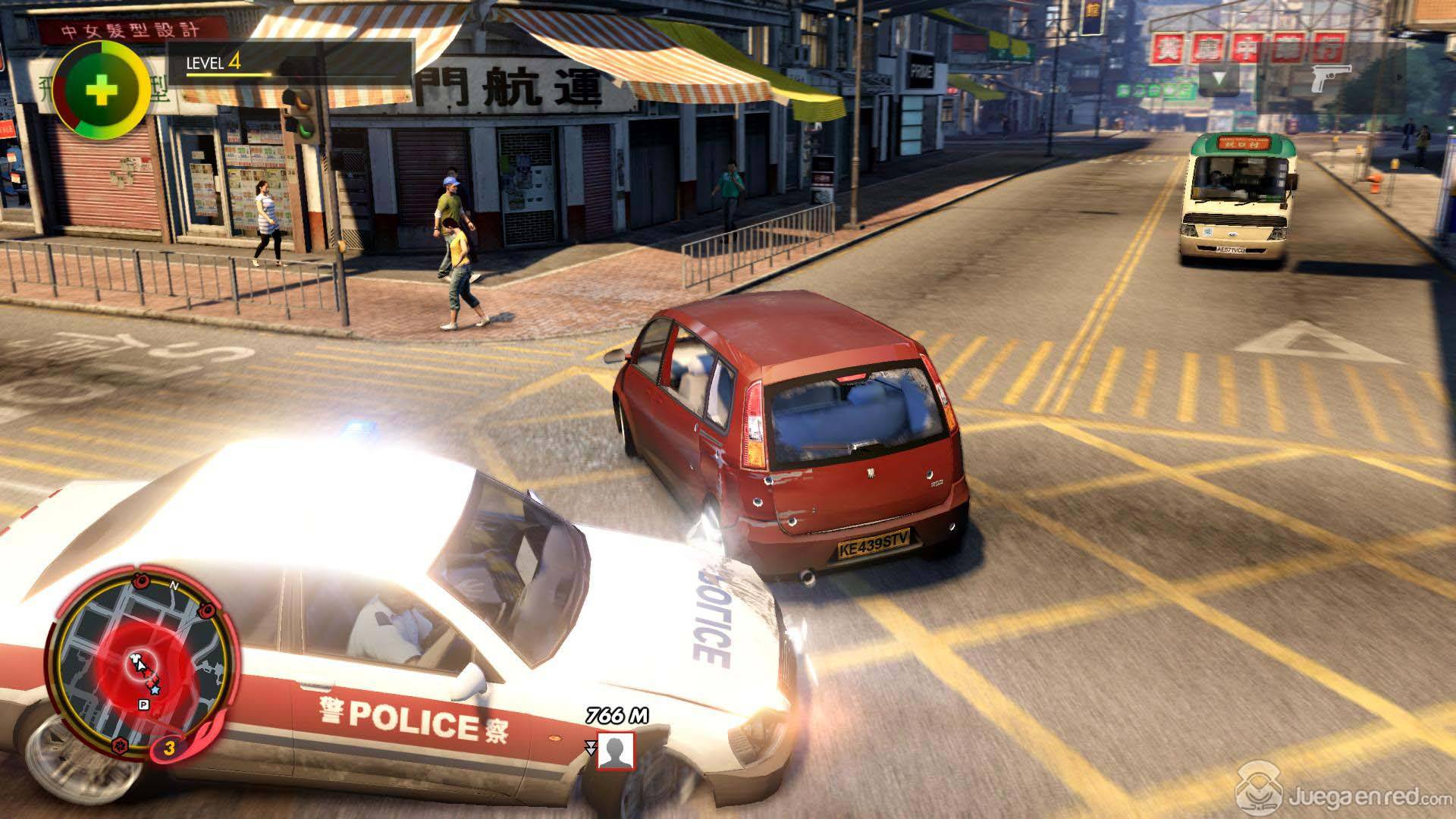The image size is (1456, 819).
Task: Click the down-arrow icon beside the pistol
Action: coord(1219,78)
